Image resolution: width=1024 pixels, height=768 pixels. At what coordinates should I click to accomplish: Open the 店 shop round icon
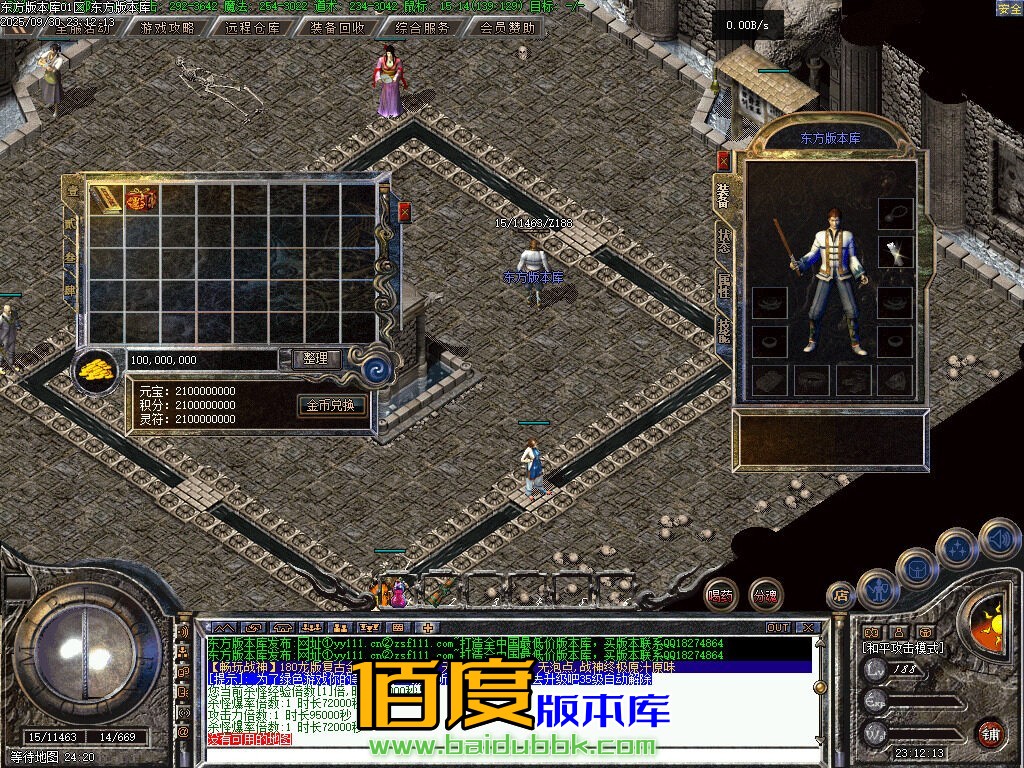(x=841, y=596)
